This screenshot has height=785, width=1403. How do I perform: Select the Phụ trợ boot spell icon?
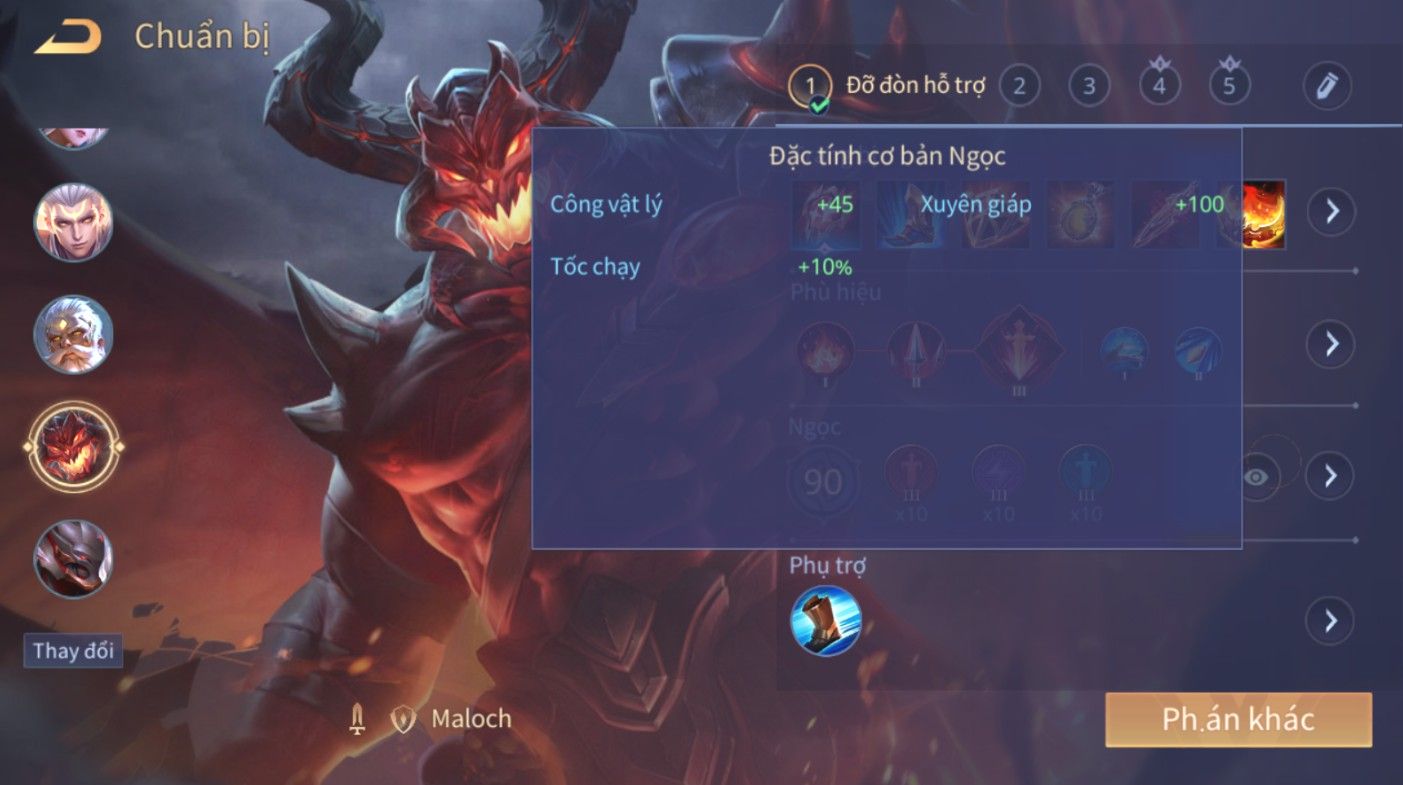point(825,620)
